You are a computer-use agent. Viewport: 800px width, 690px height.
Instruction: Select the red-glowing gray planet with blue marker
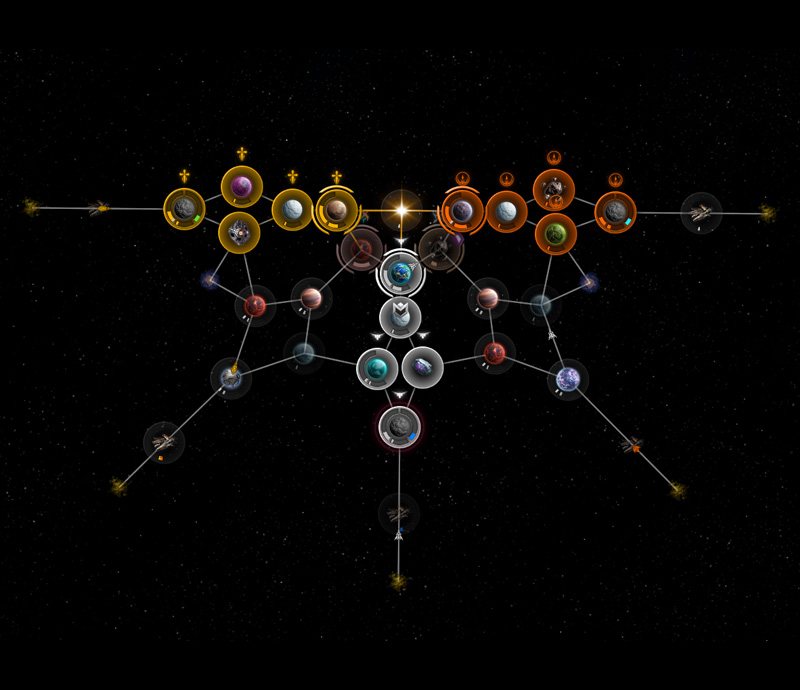[399, 427]
